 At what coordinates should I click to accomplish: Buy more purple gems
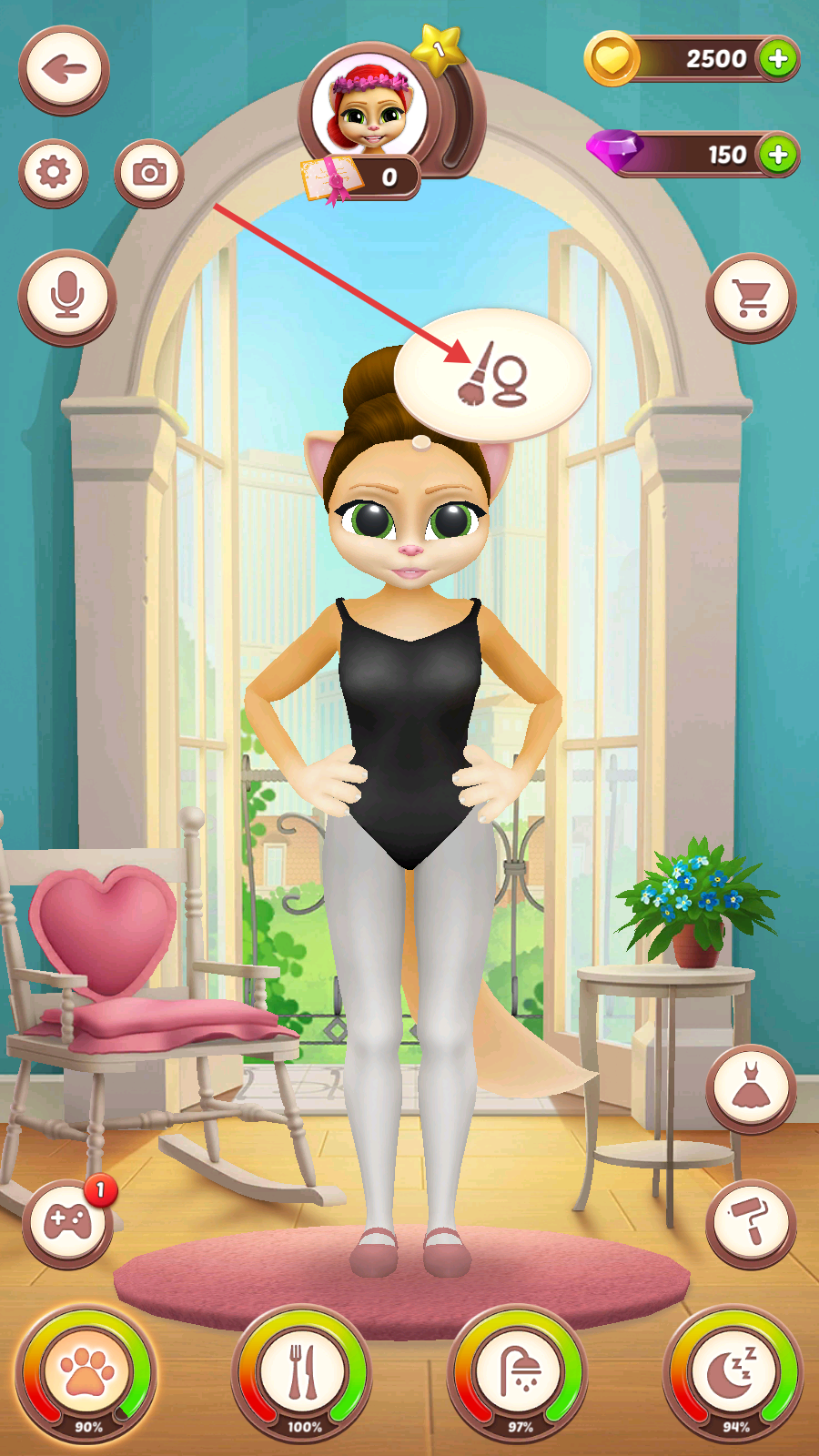(778, 155)
